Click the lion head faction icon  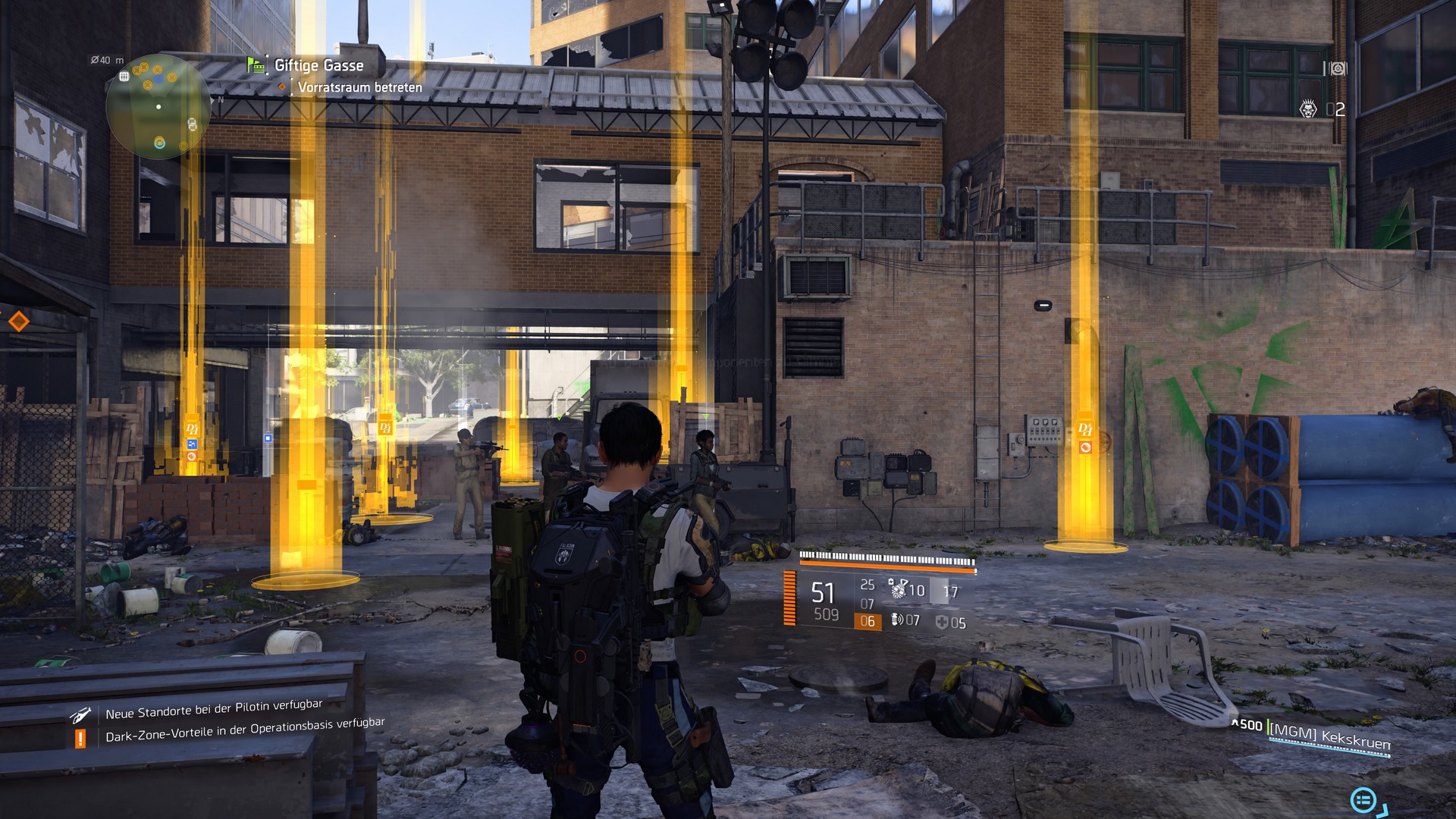(1308, 110)
